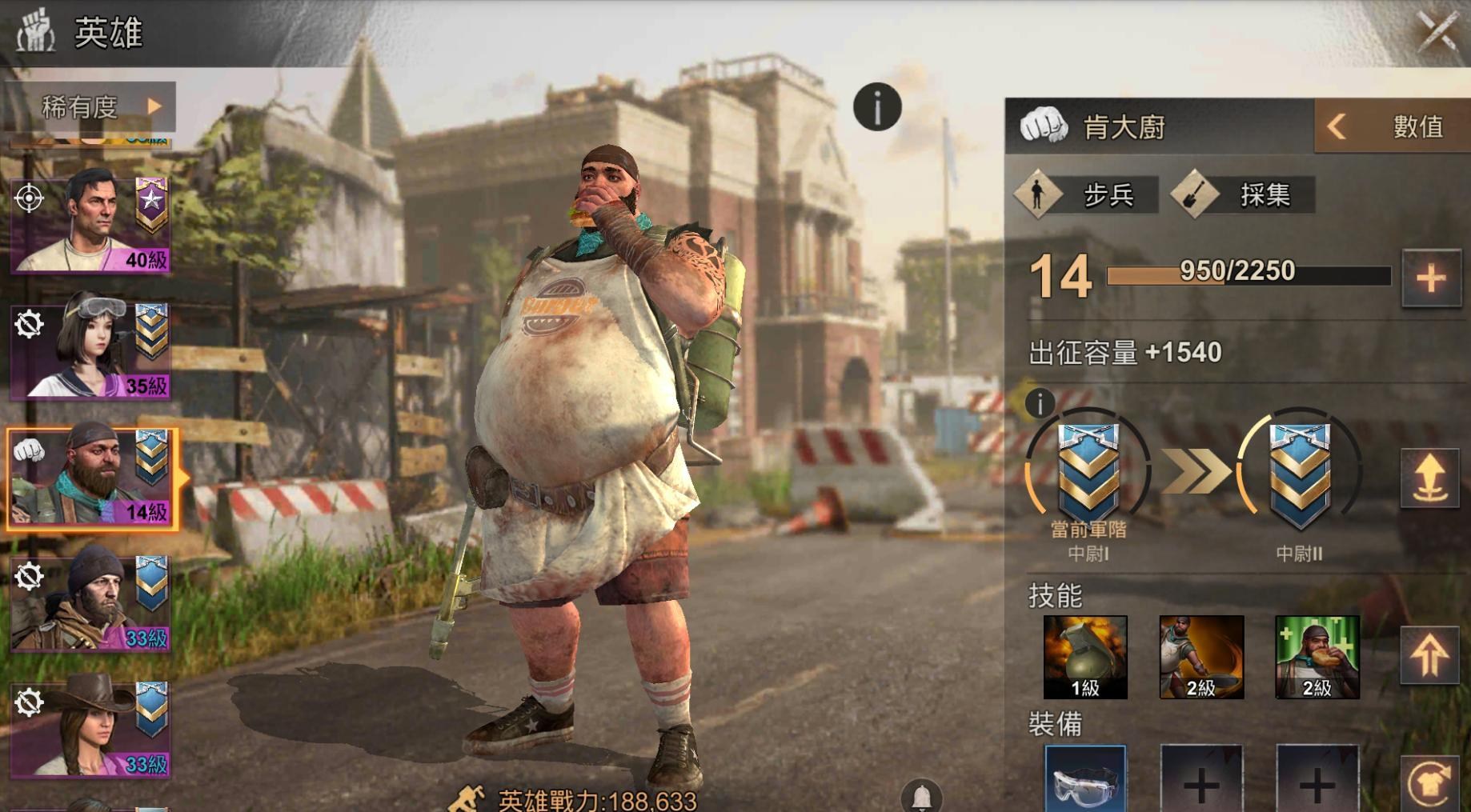Show military rank info via small i icon
Viewport: 1471px width, 812px height.
click(1040, 404)
